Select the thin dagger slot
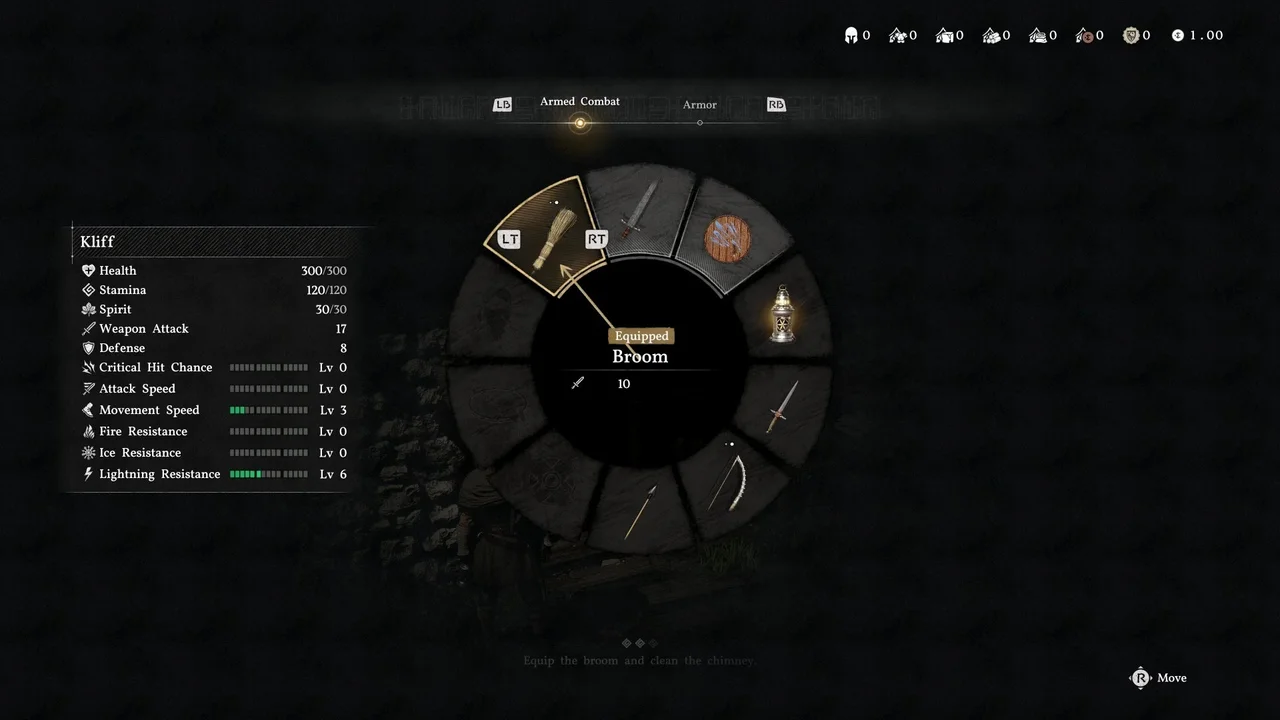The image size is (1280, 720). pos(782,406)
